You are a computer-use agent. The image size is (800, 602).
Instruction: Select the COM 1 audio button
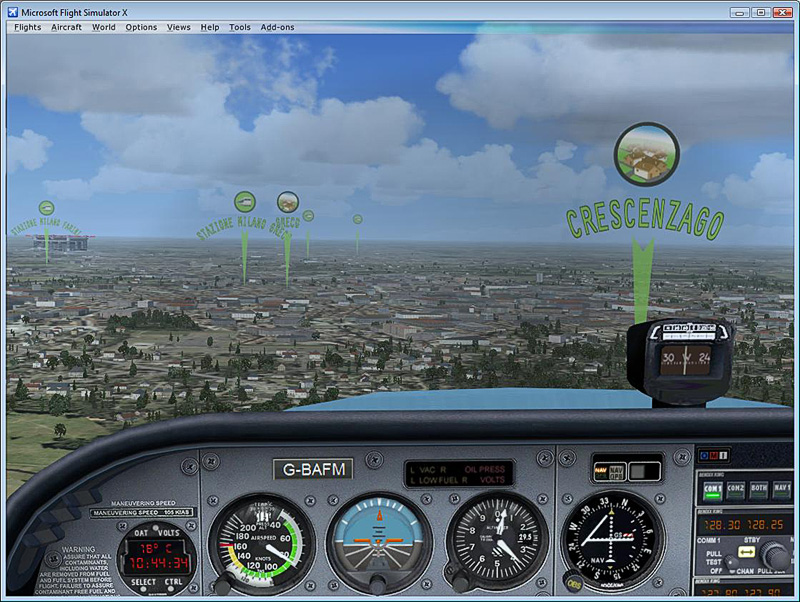(712, 489)
